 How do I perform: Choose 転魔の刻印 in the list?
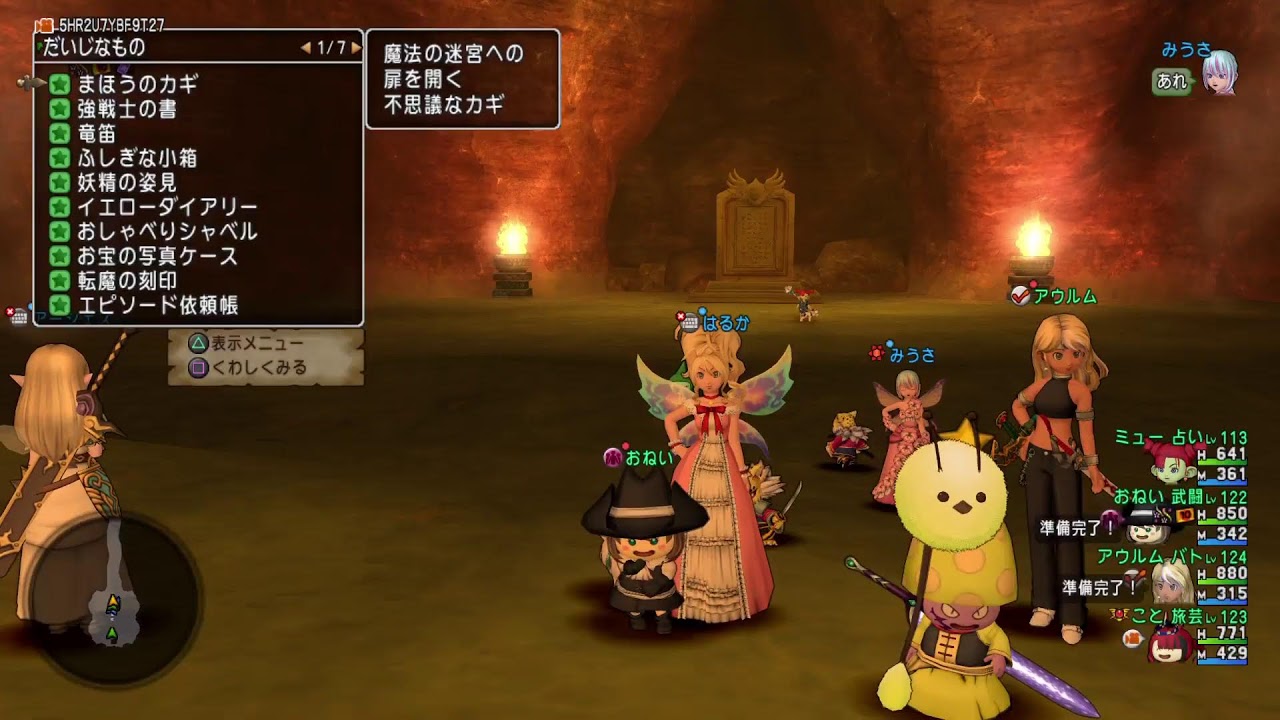(x=127, y=281)
